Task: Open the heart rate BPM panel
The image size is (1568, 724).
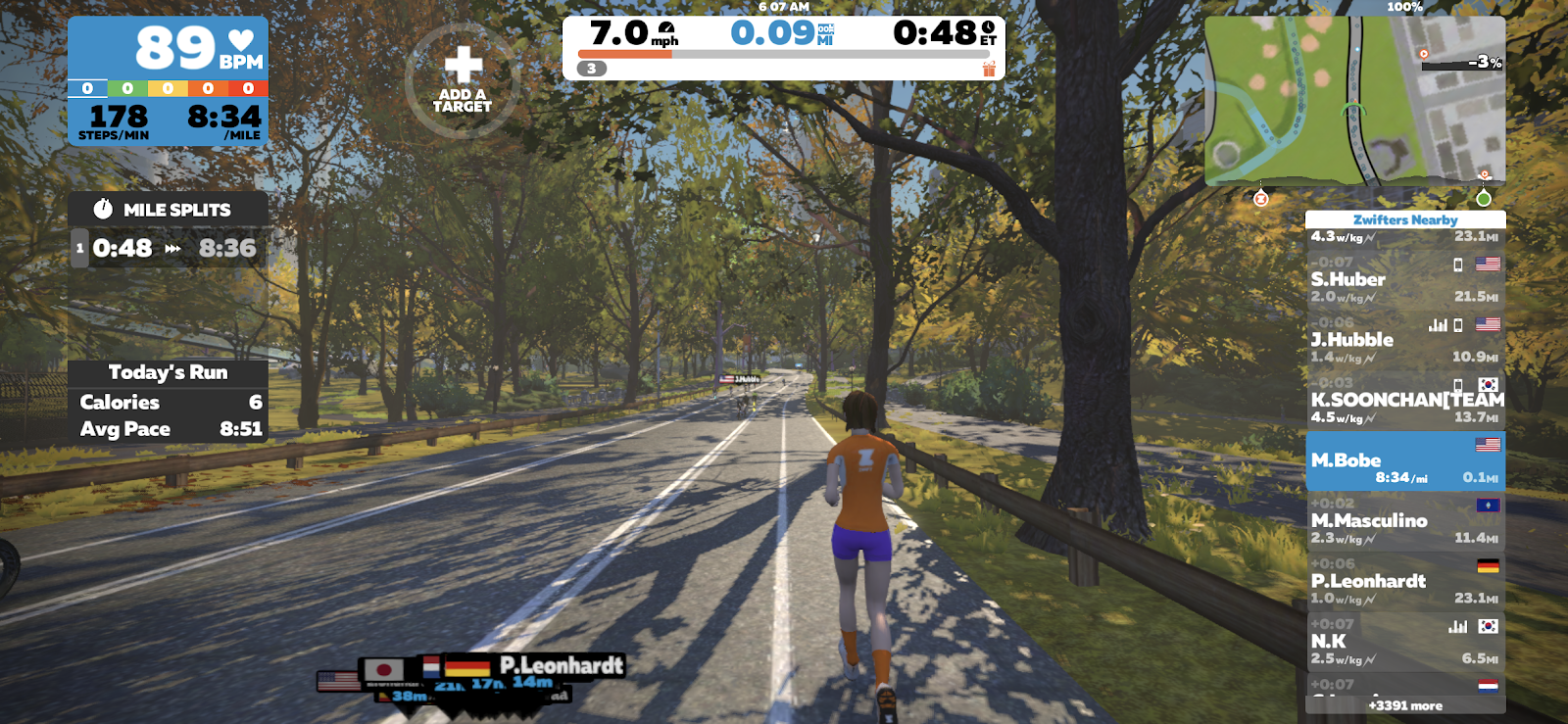Action: pos(168,48)
